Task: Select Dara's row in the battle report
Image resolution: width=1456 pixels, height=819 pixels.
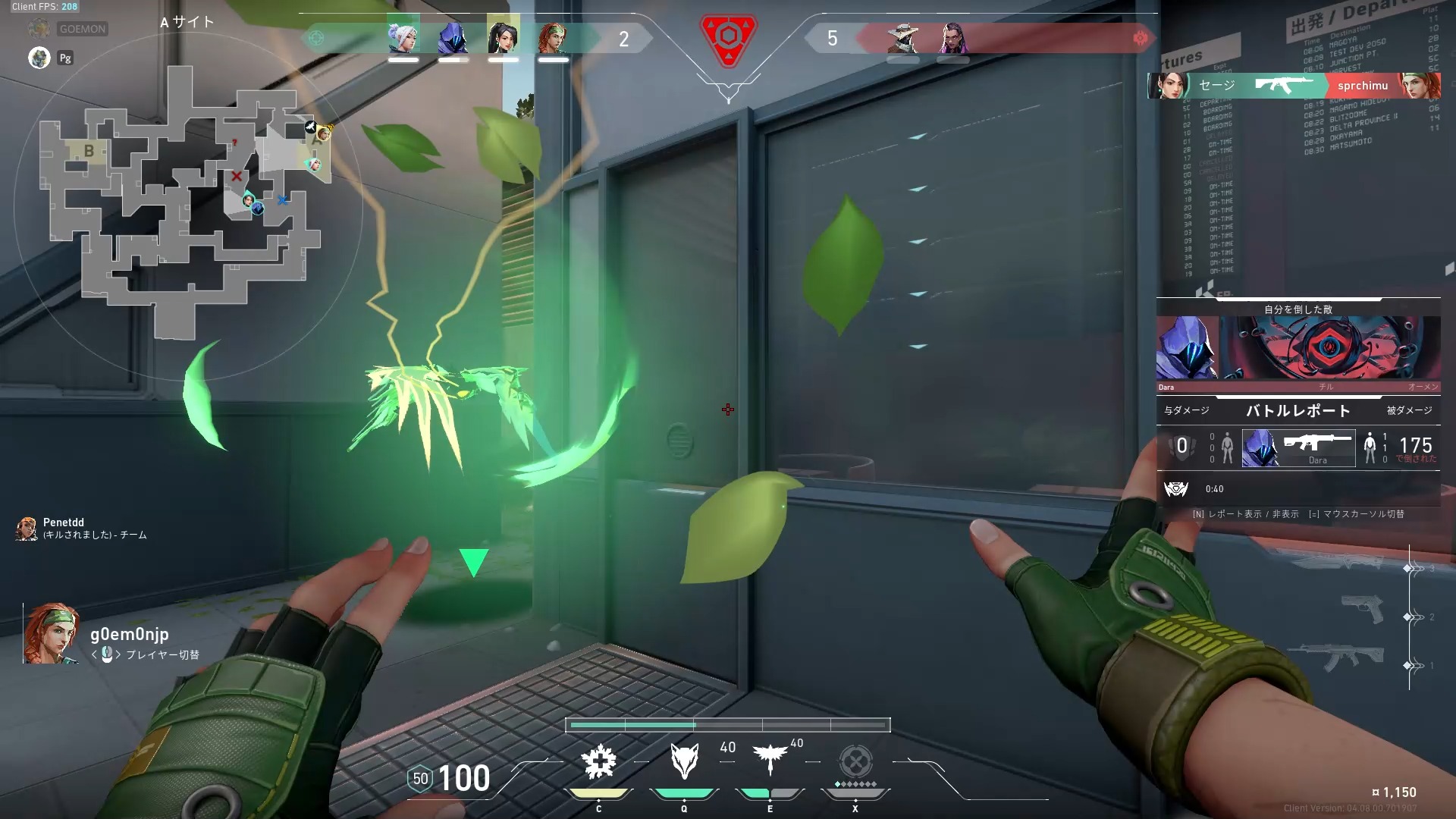Action: coord(1298,447)
